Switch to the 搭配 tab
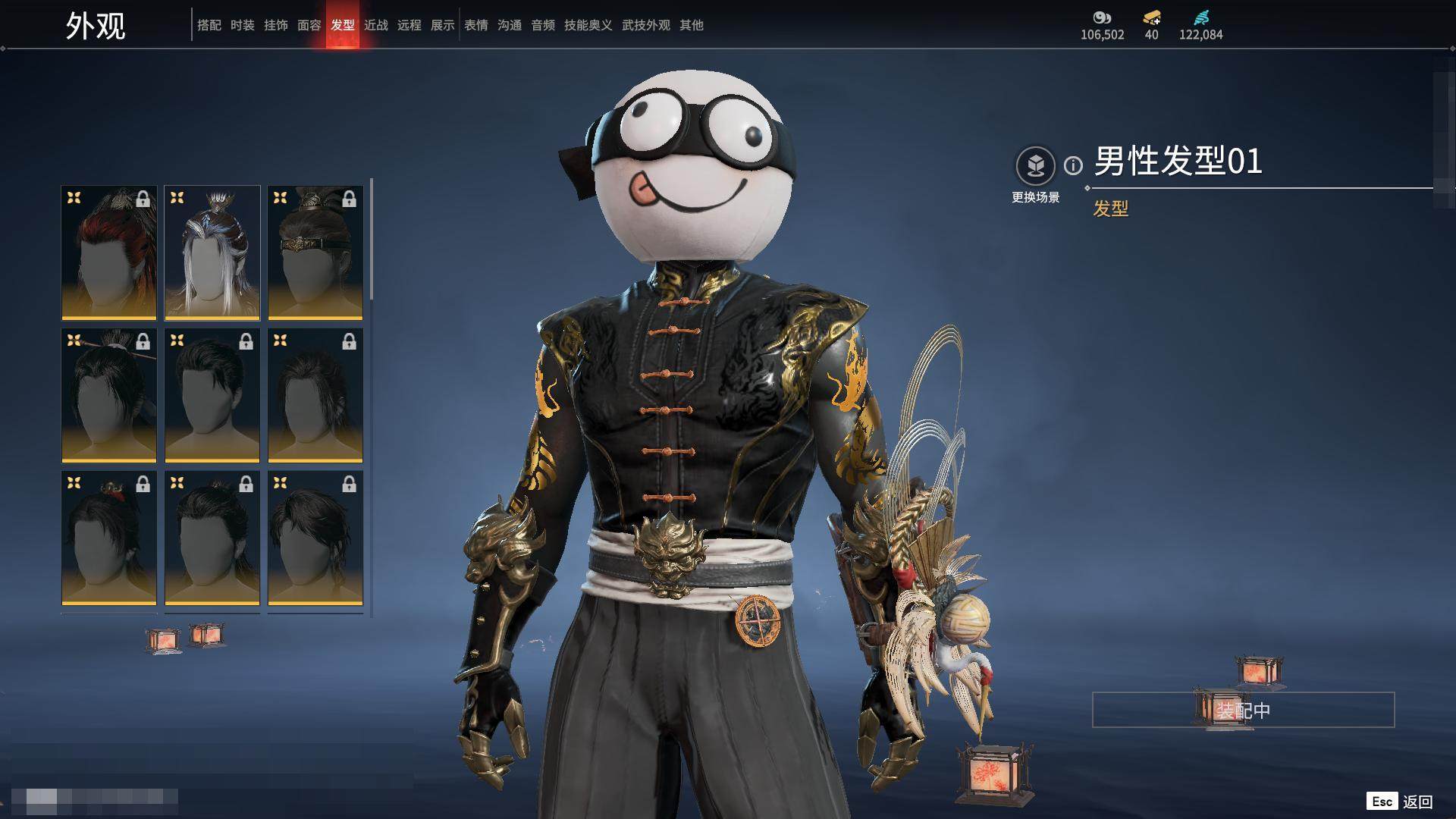 point(209,25)
